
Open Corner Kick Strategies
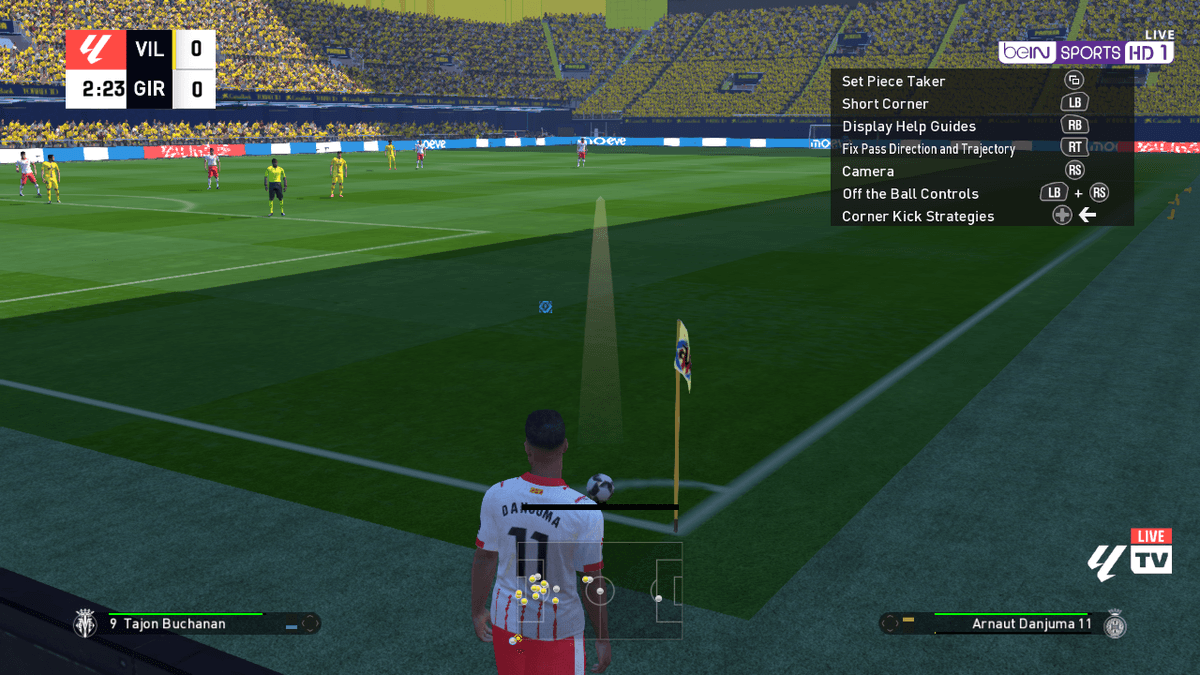point(918,216)
